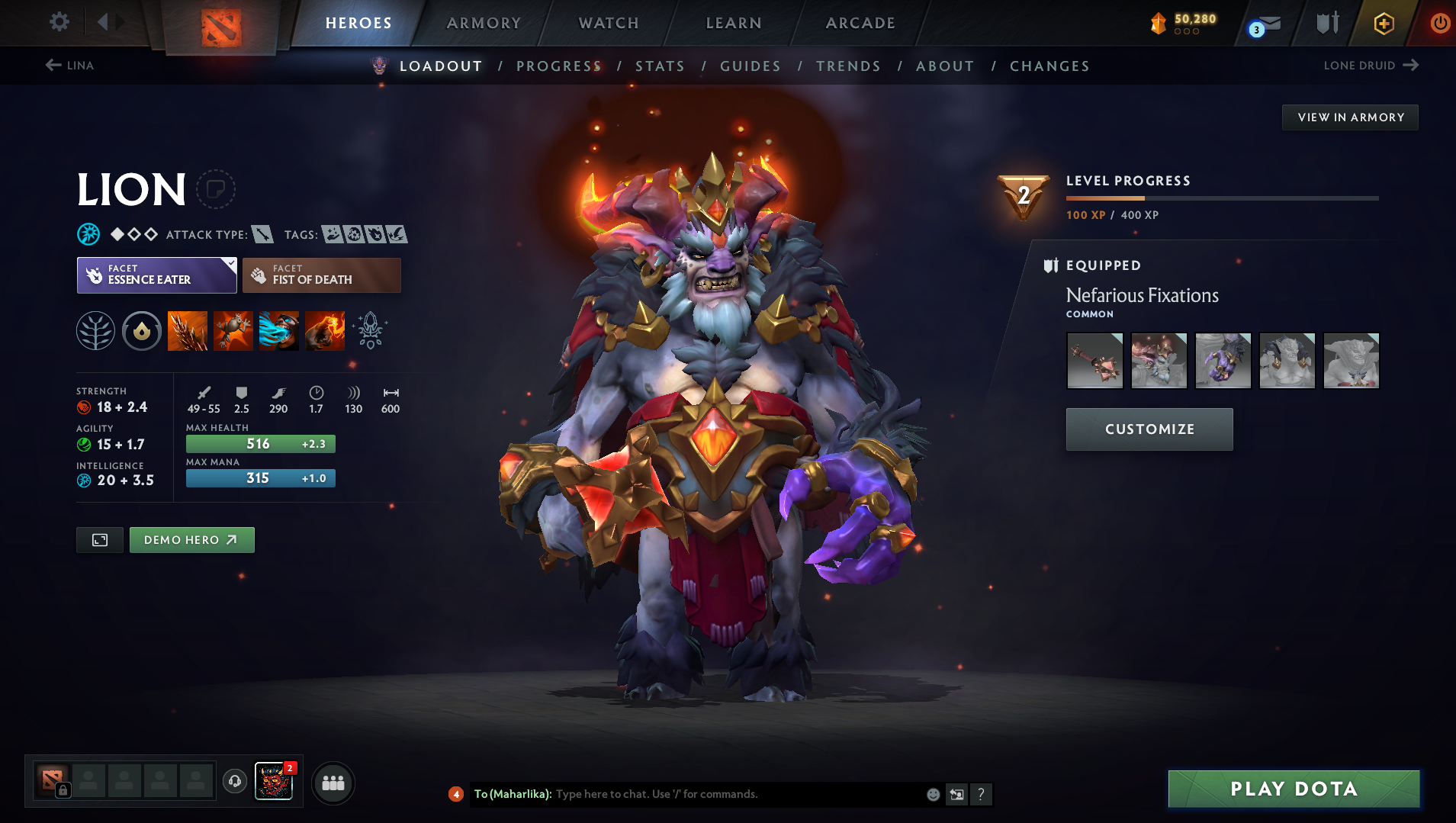This screenshot has width=1456, height=823.
Task: Open the innate ability icon
Action: tap(142, 330)
